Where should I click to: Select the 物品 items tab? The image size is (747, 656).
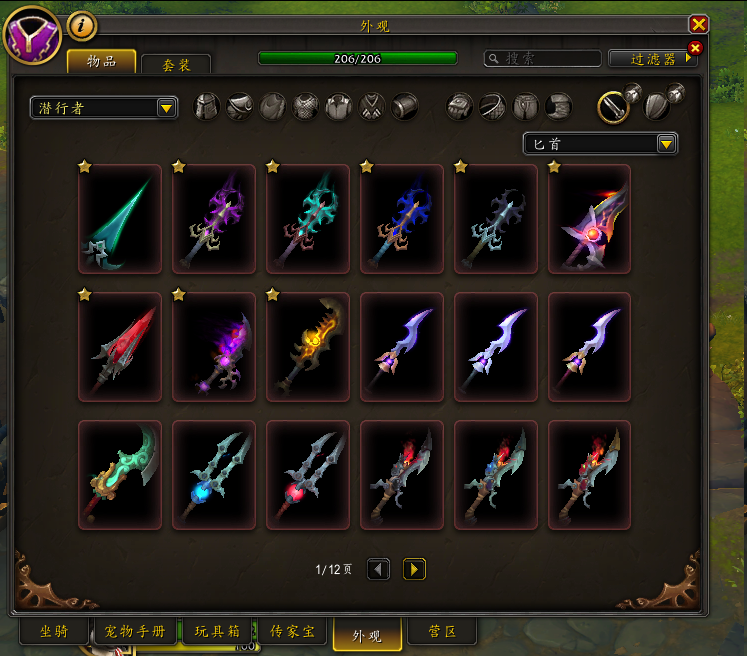coord(101,61)
